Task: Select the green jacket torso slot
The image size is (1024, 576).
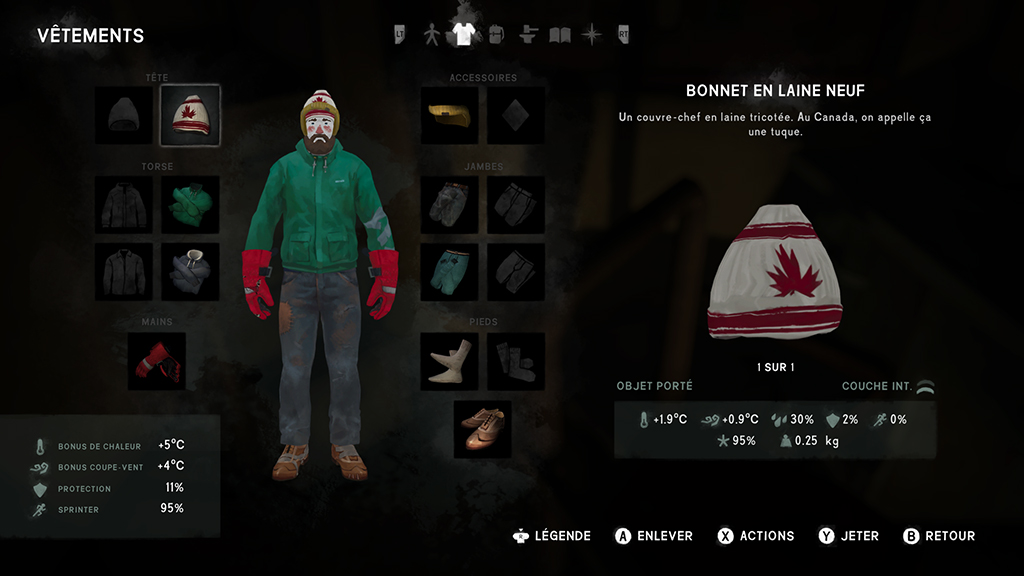Action: (190, 205)
